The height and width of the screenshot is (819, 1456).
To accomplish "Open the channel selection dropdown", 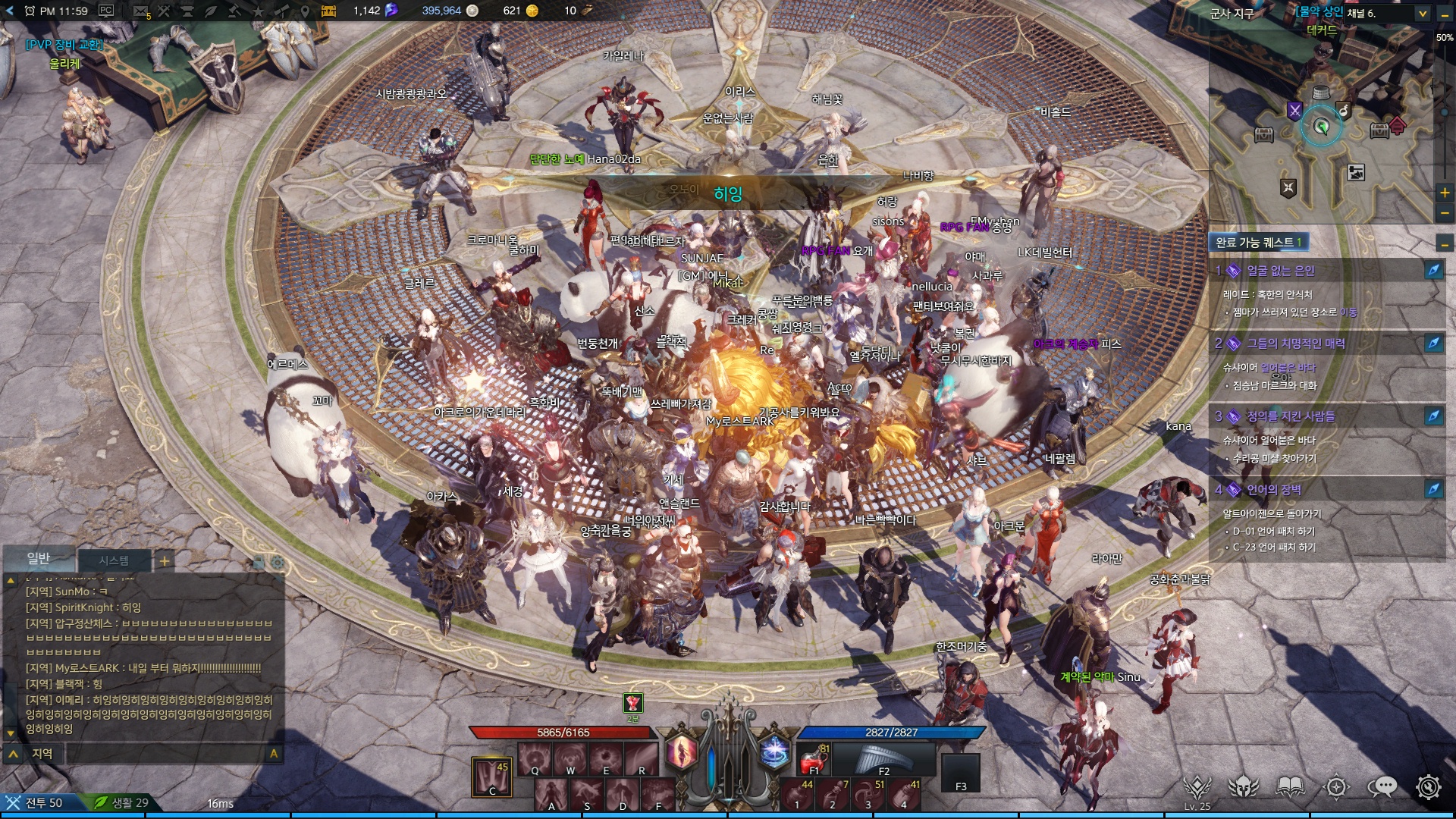I will [x=1423, y=13].
